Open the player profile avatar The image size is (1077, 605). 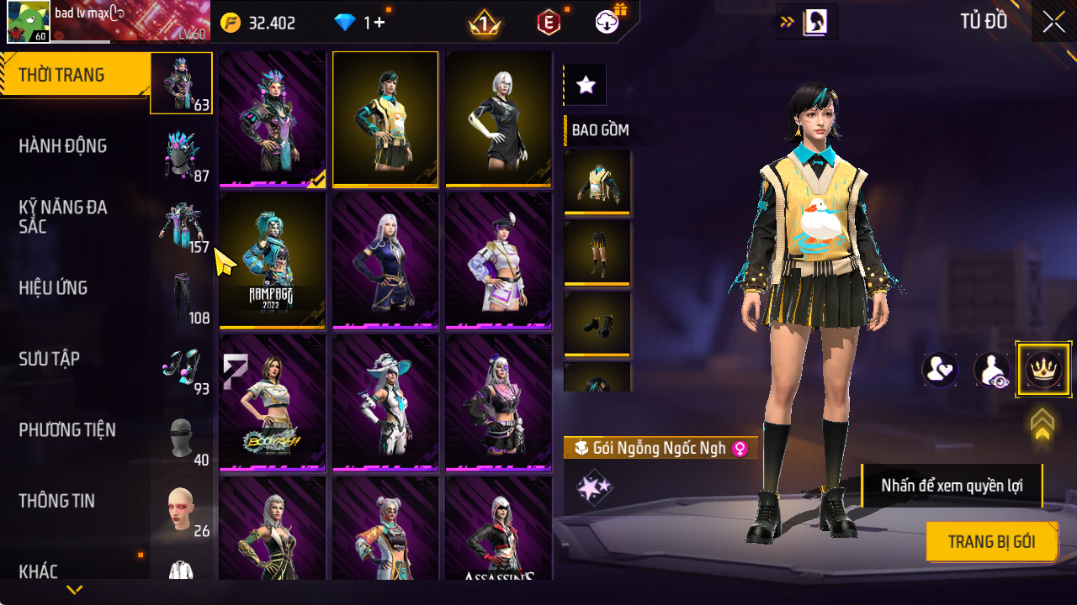pos(28,21)
